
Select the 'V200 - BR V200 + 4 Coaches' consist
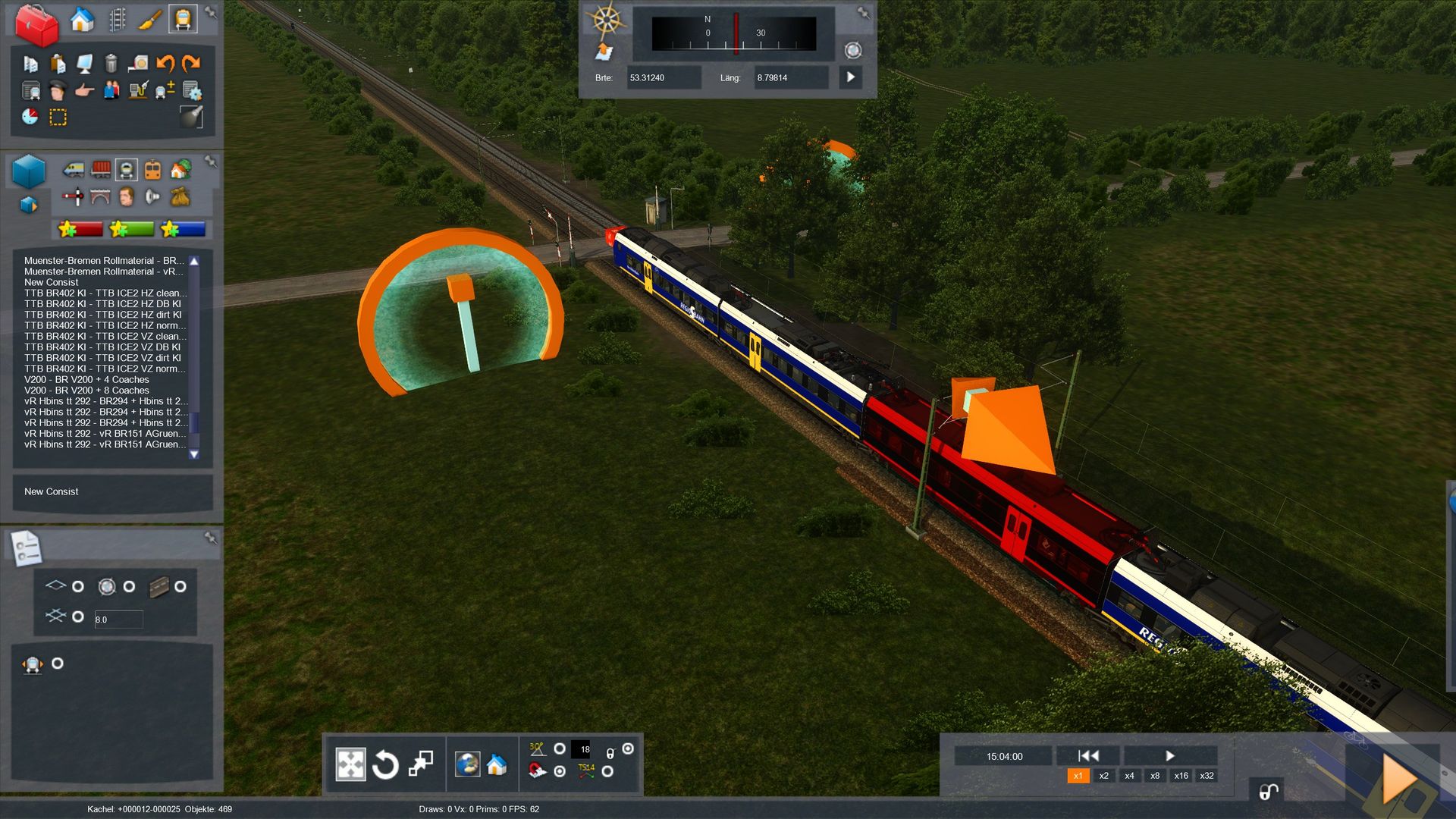(86, 379)
